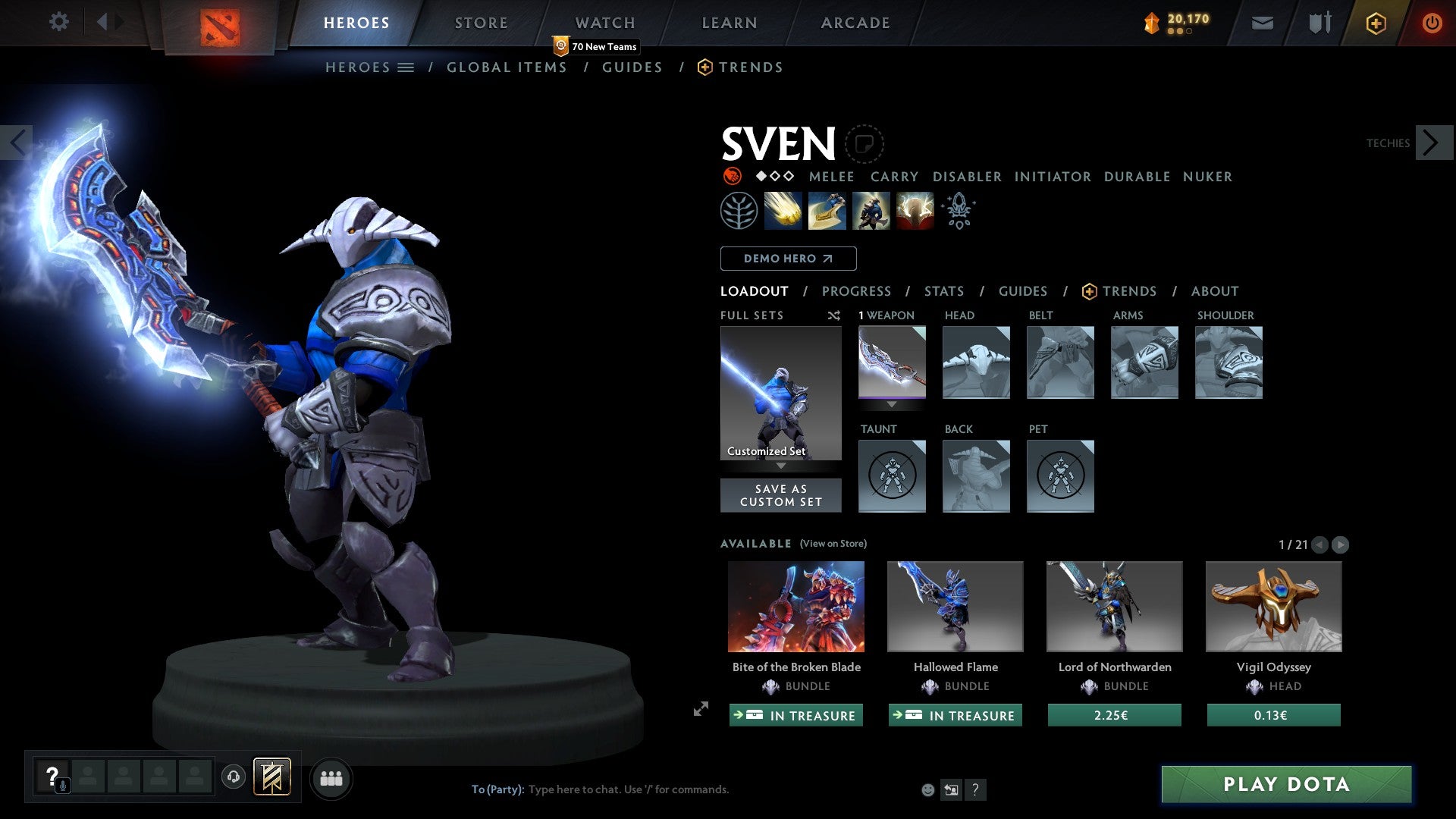Open Sven's talent tree icon
Image resolution: width=1456 pixels, height=819 pixels.
pyautogui.click(x=739, y=211)
